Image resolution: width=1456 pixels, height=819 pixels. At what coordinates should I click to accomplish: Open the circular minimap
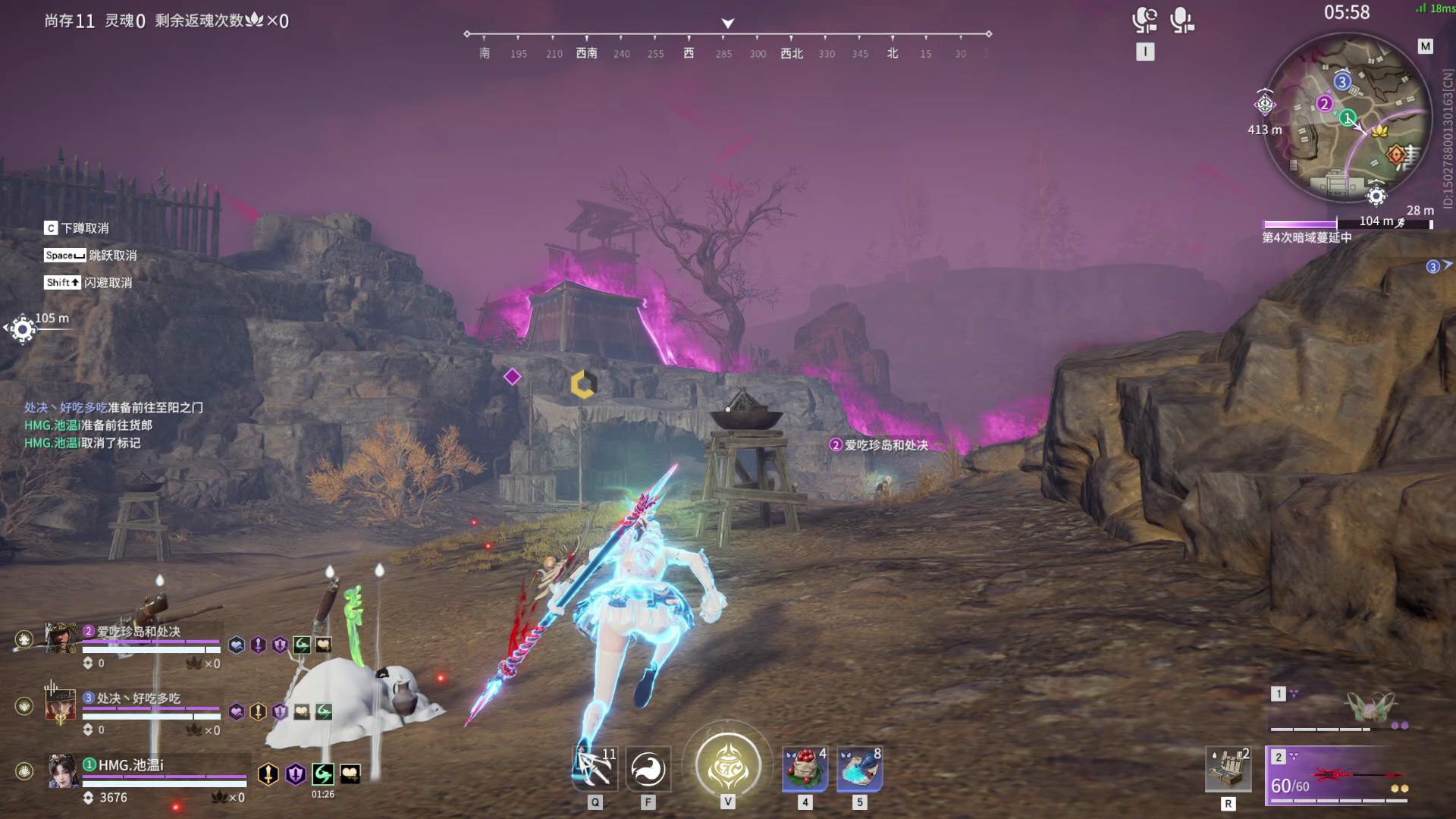coord(1349,118)
